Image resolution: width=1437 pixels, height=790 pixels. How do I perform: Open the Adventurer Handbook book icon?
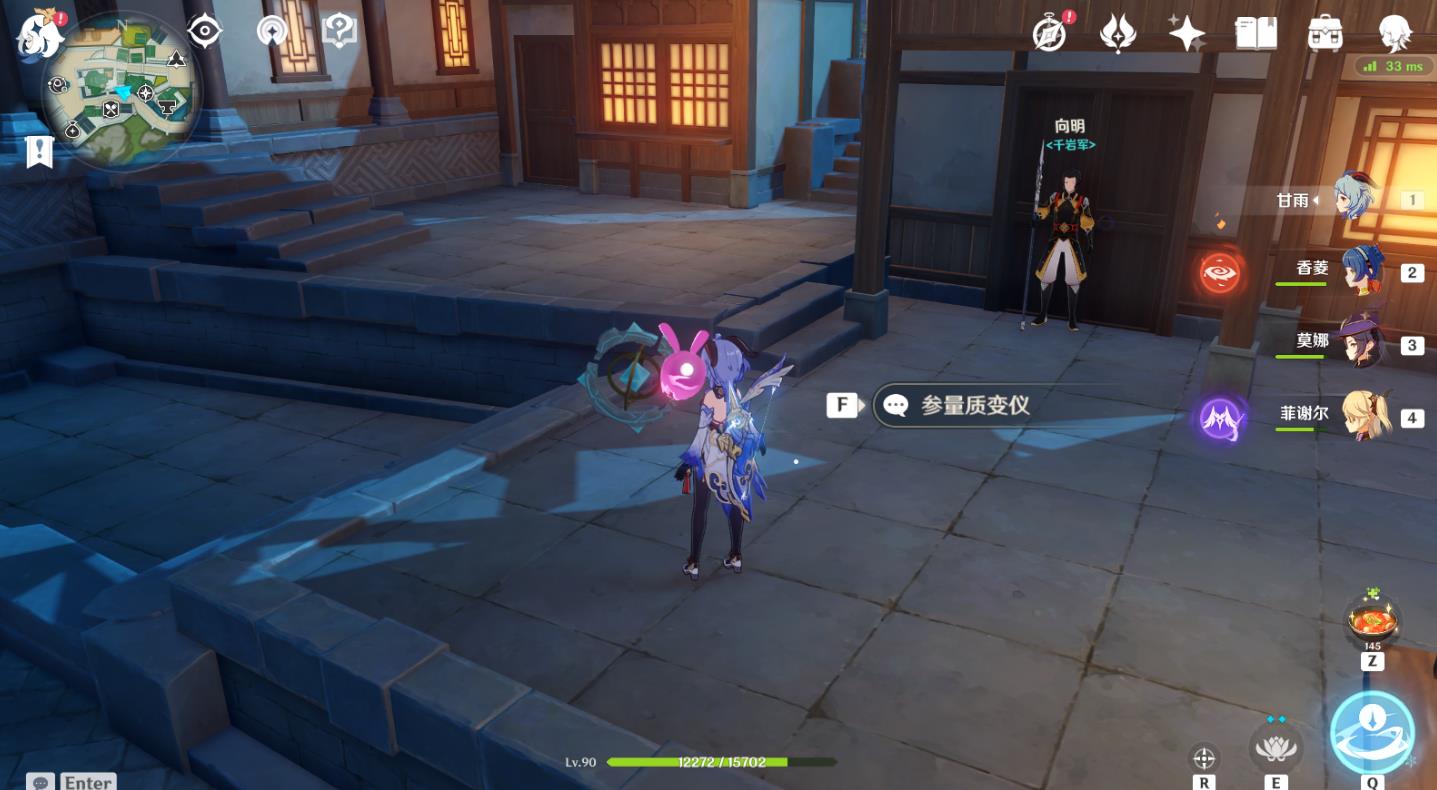[1256, 34]
